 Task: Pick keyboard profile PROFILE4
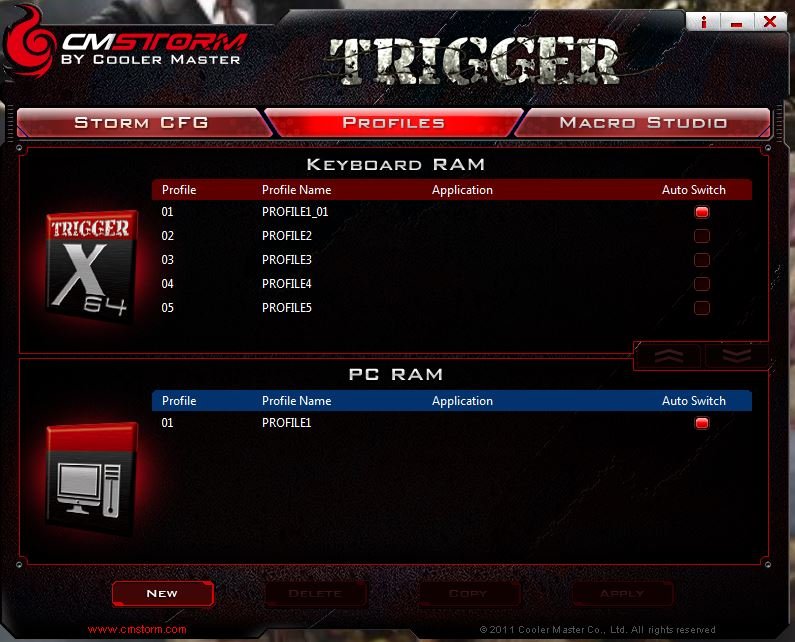pos(287,284)
